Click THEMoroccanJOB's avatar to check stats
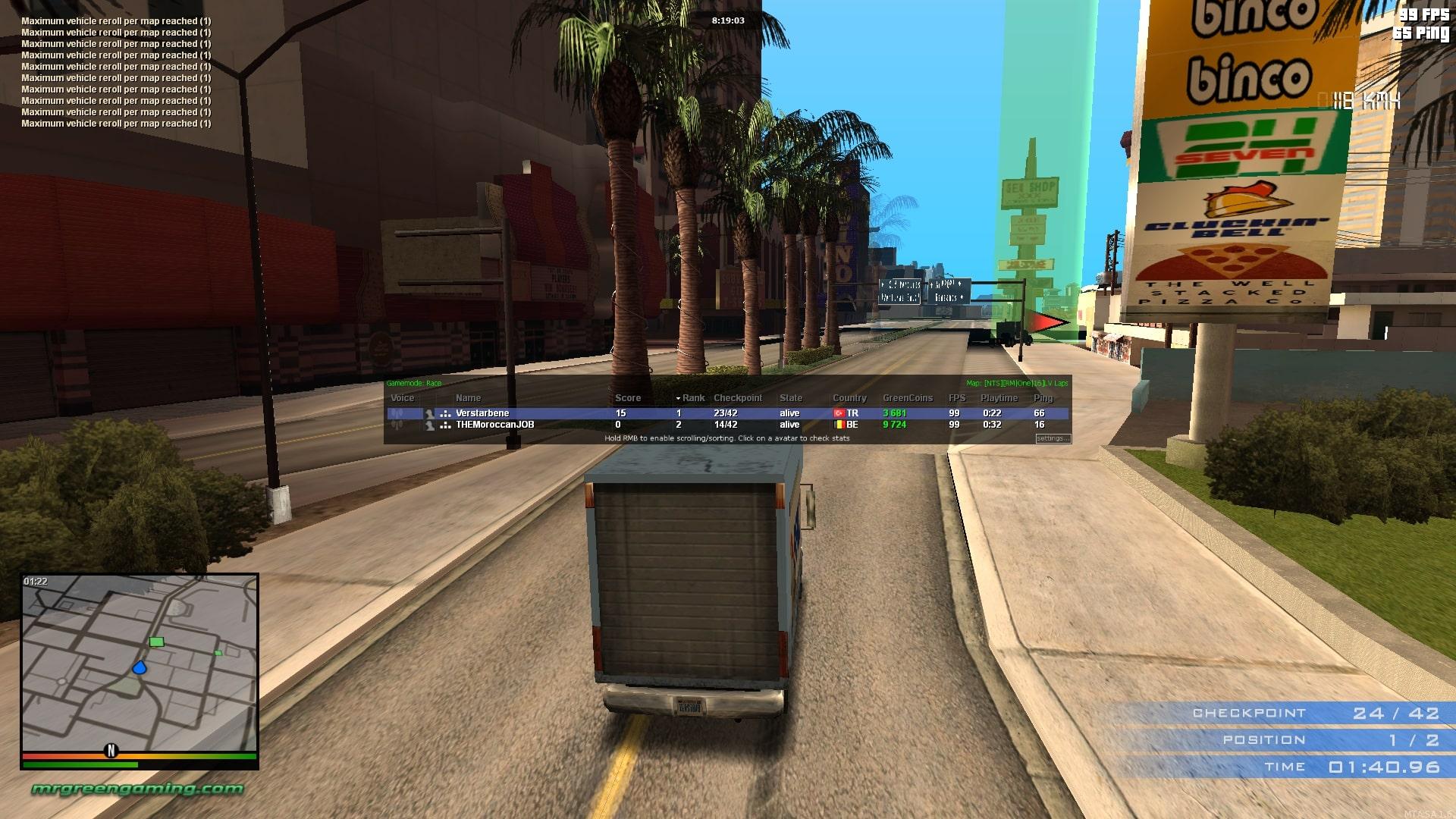This screenshot has width=1456, height=819. (x=430, y=425)
